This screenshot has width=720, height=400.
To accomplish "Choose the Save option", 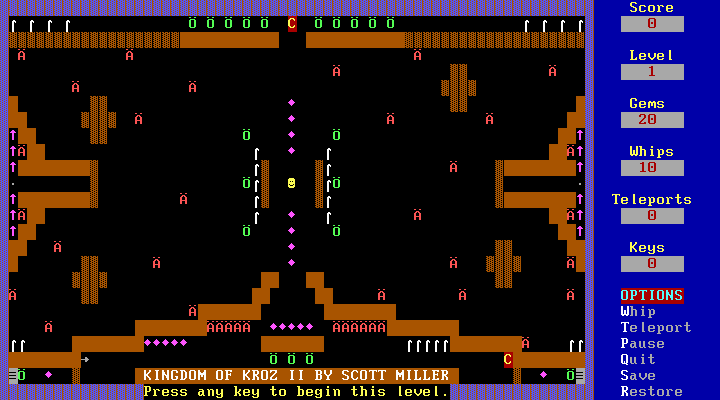I will click(638, 375).
